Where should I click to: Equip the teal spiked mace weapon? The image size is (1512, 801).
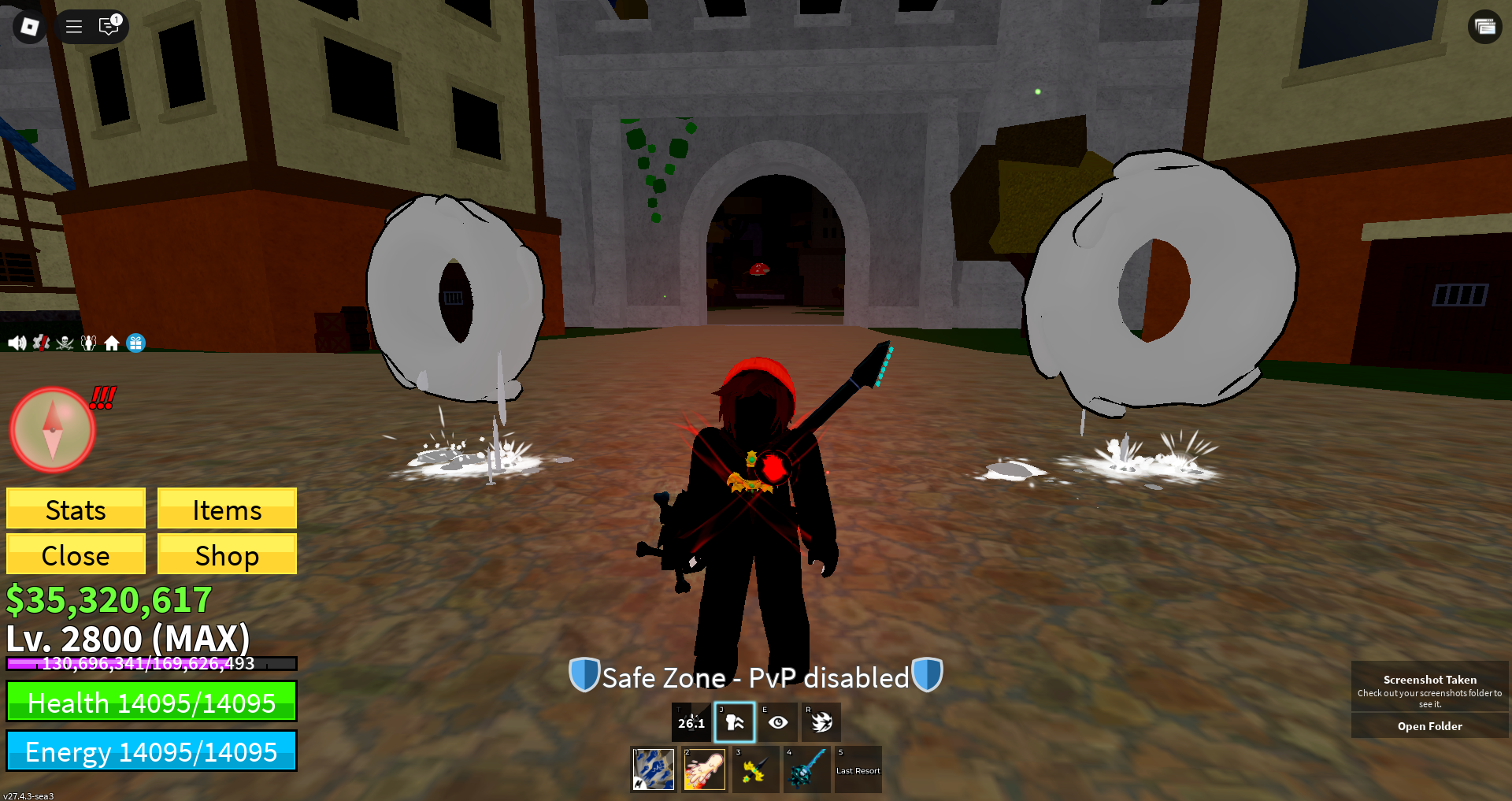pos(806,769)
